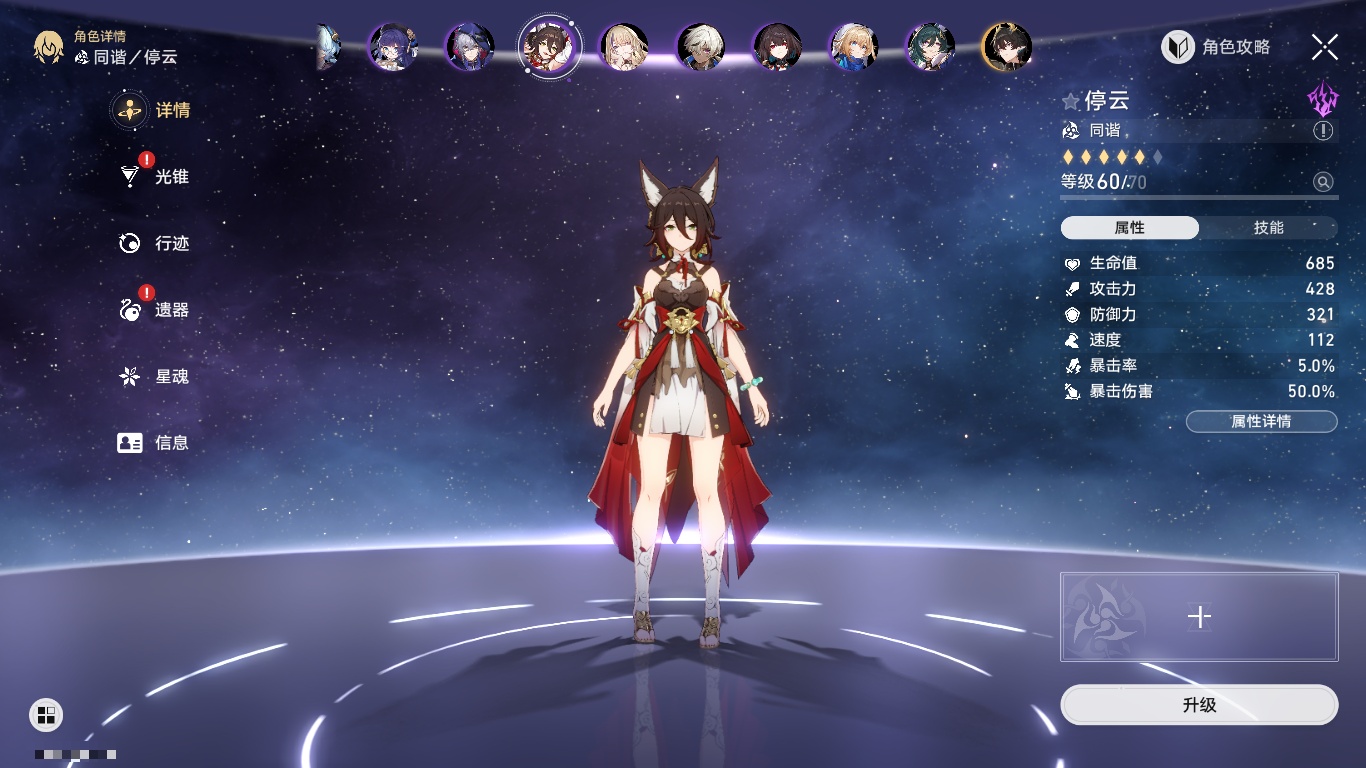The width and height of the screenshot is (1366, 768).
Task: Close the character details screen
Action: [1324, 46]
